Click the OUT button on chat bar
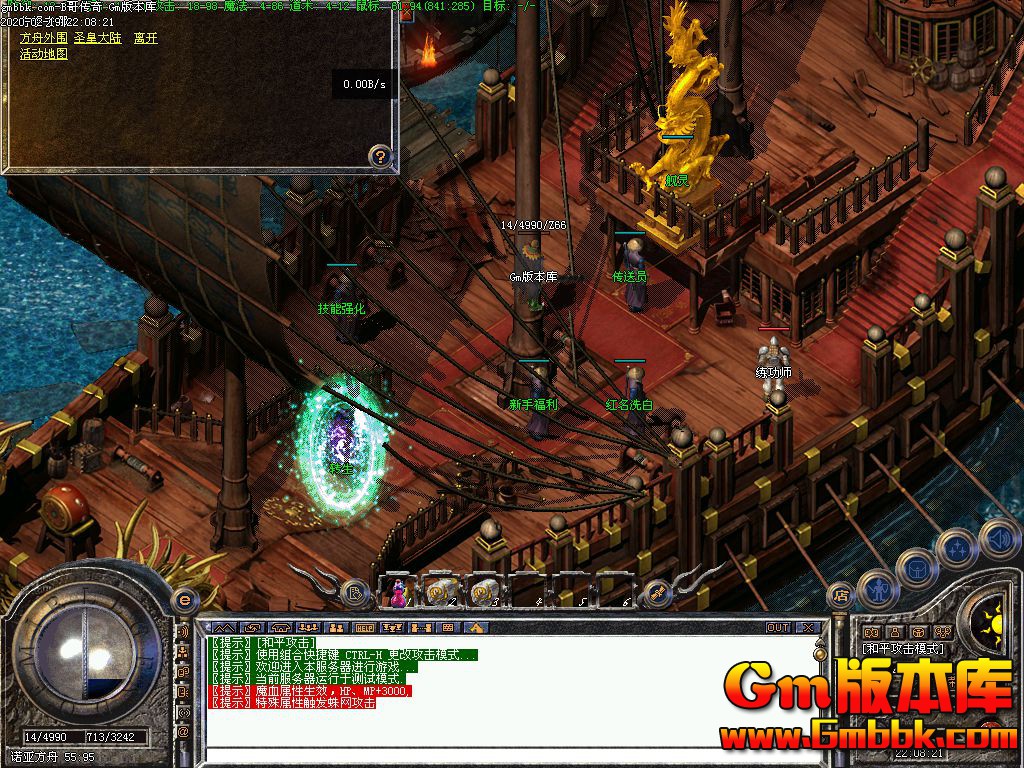 [x=778, y=628]
